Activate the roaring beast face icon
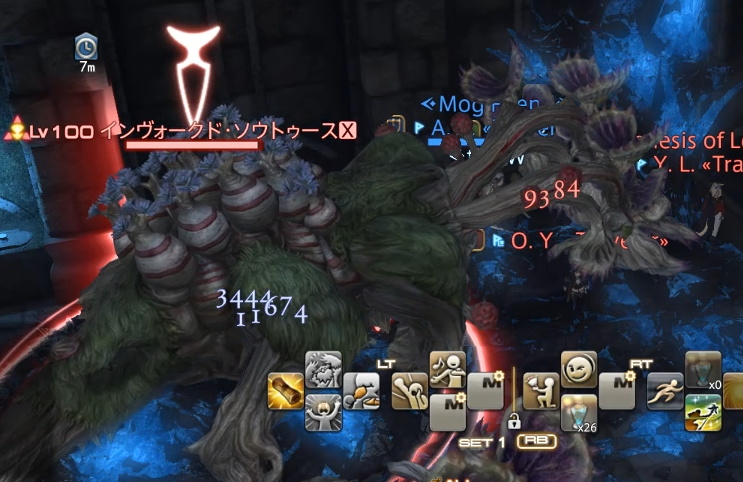Viewport: 743px width, 482px height. (x=323, y=371)
